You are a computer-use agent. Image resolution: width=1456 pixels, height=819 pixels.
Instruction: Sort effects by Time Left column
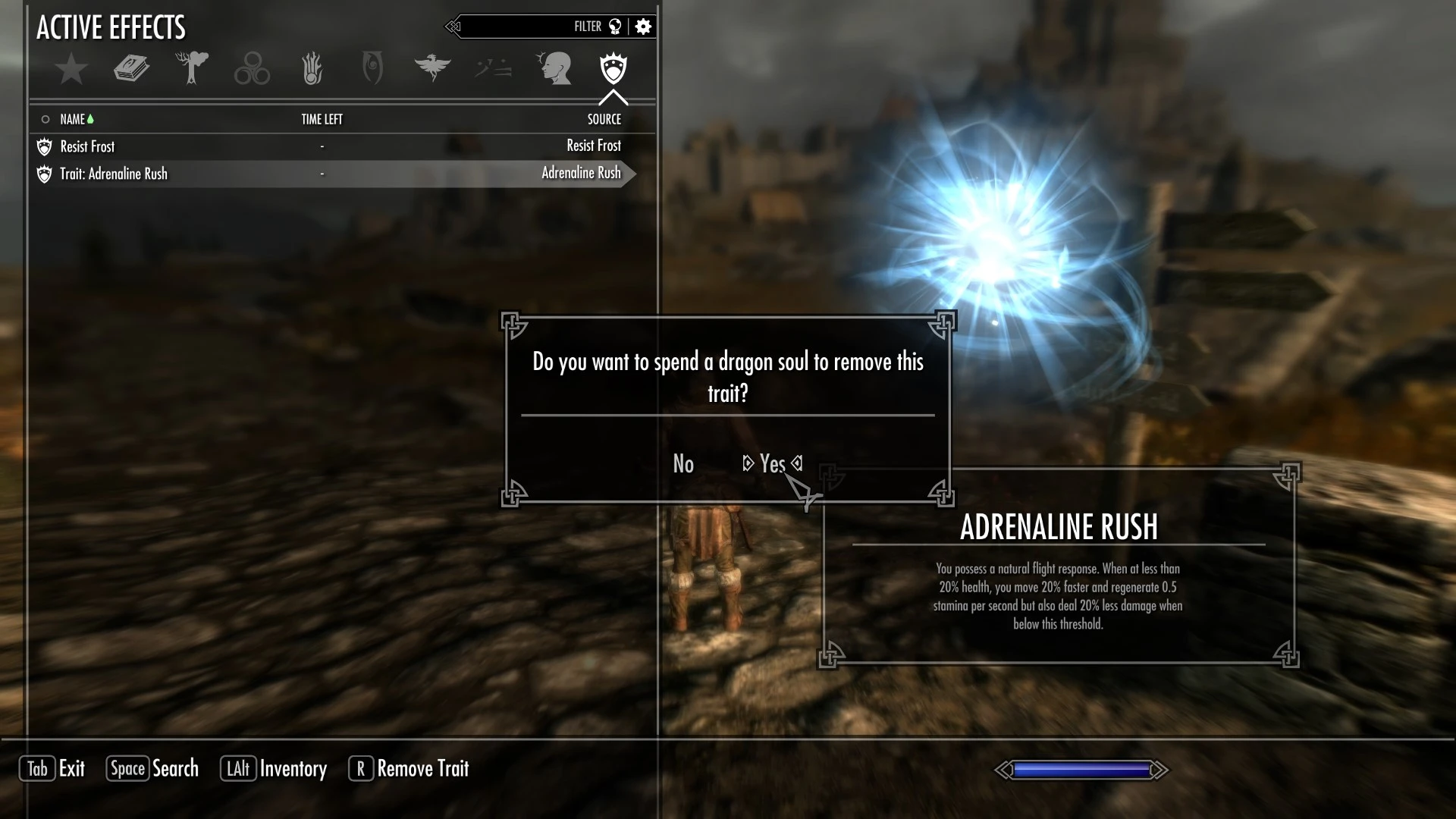click(x=322, y=119)
